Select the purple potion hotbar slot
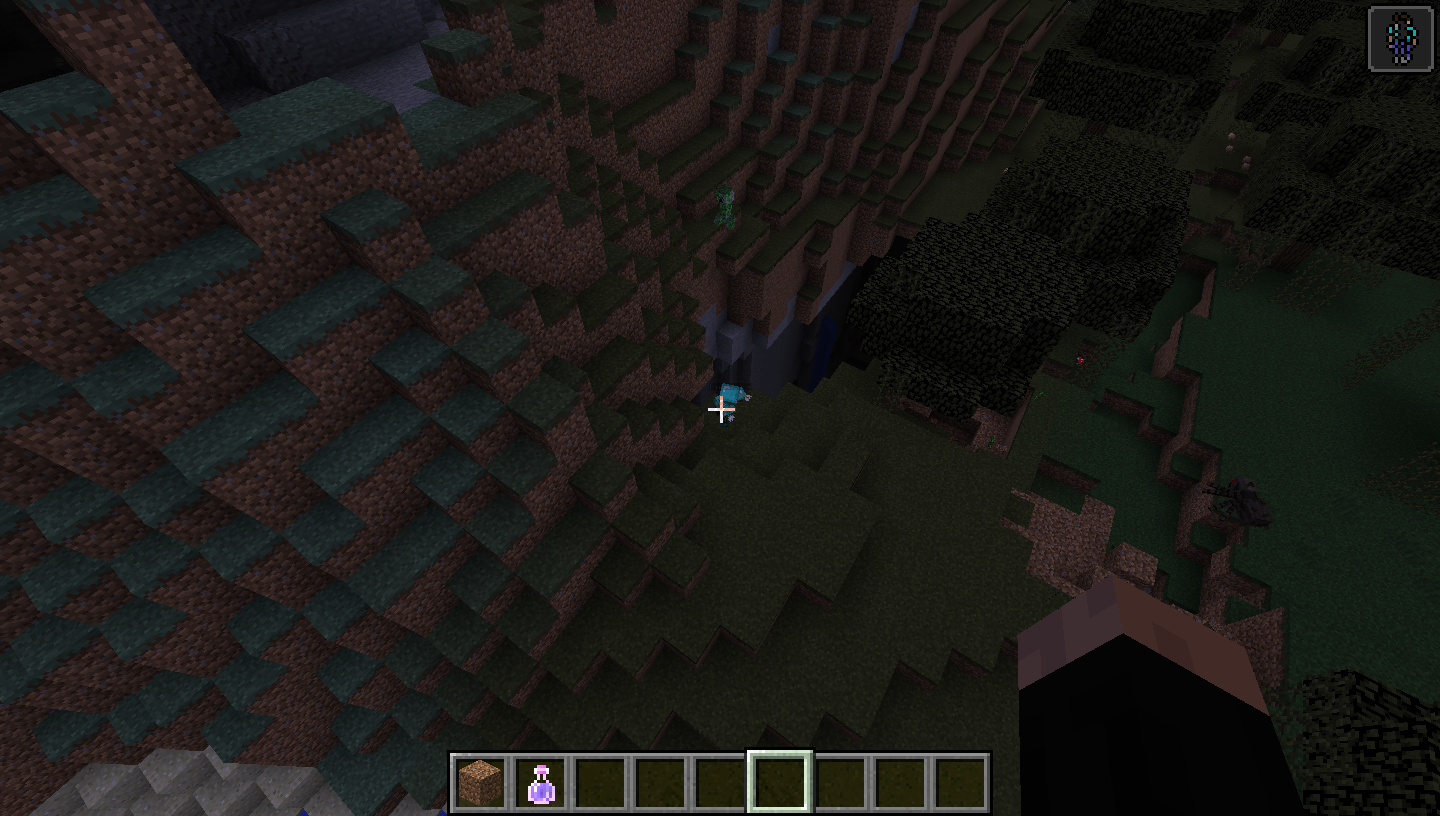The height and width of the screenshot is (816, 1440). pos(540,782)
